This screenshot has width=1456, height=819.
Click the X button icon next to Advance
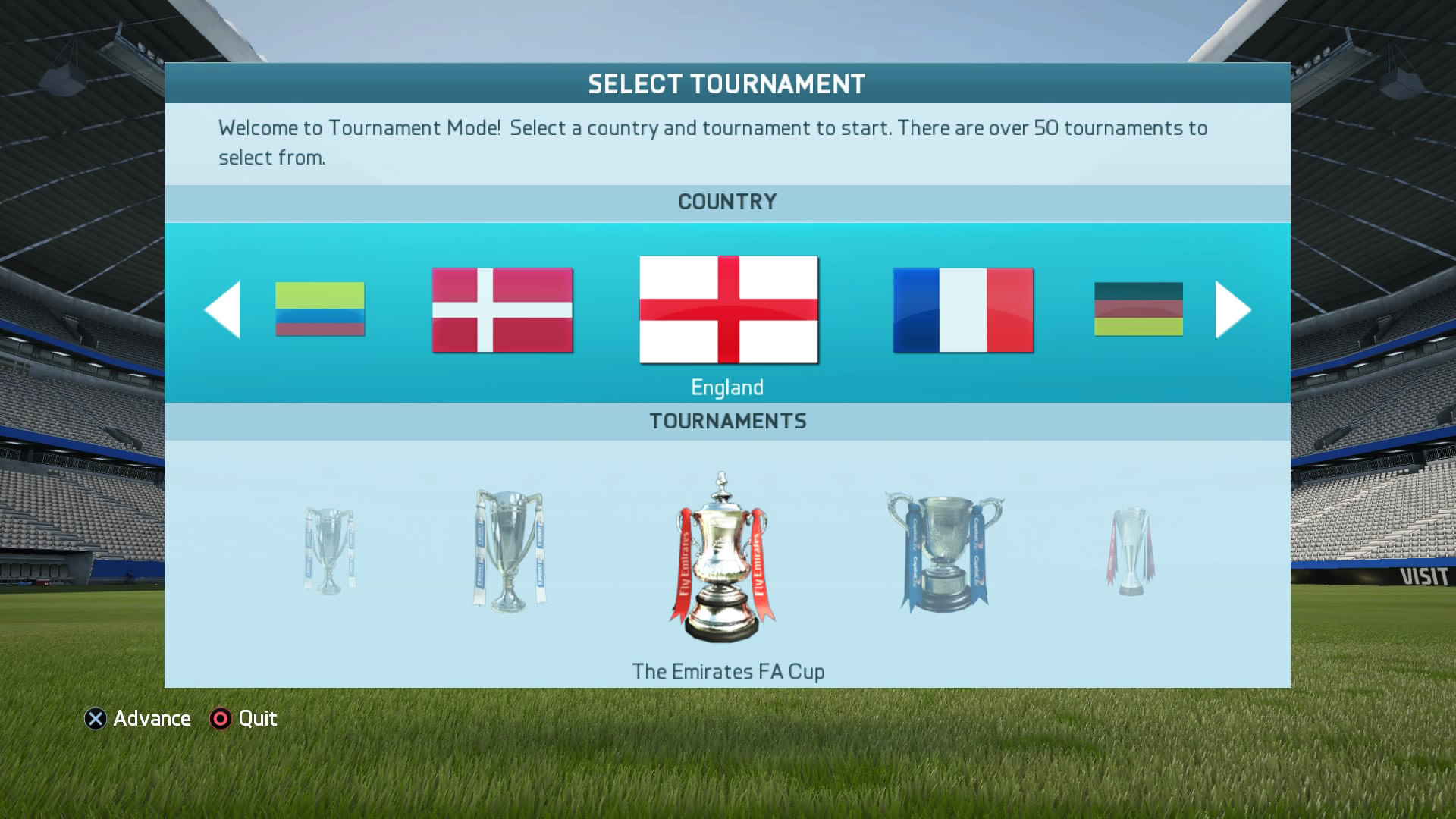[94, 719]
